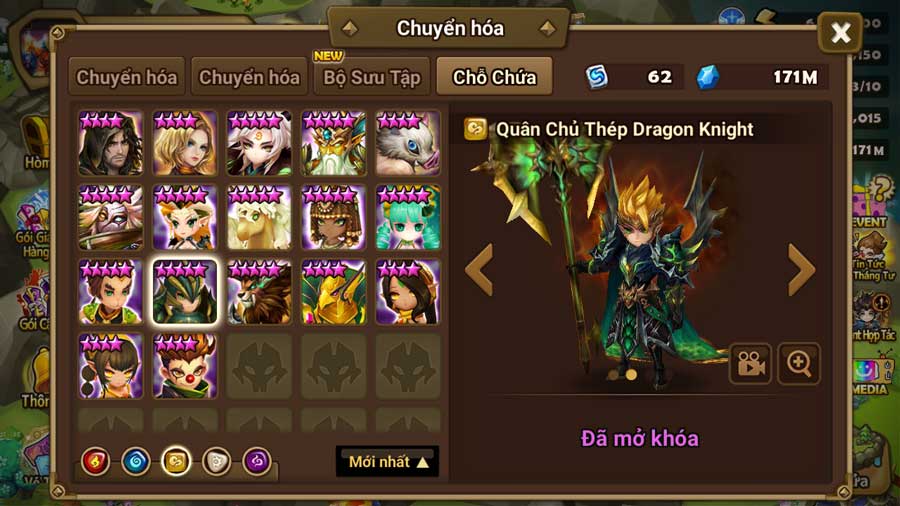Filter by the blue water element
The height and width of the screenshot is (506, 900).
click(x=136, y=461)
